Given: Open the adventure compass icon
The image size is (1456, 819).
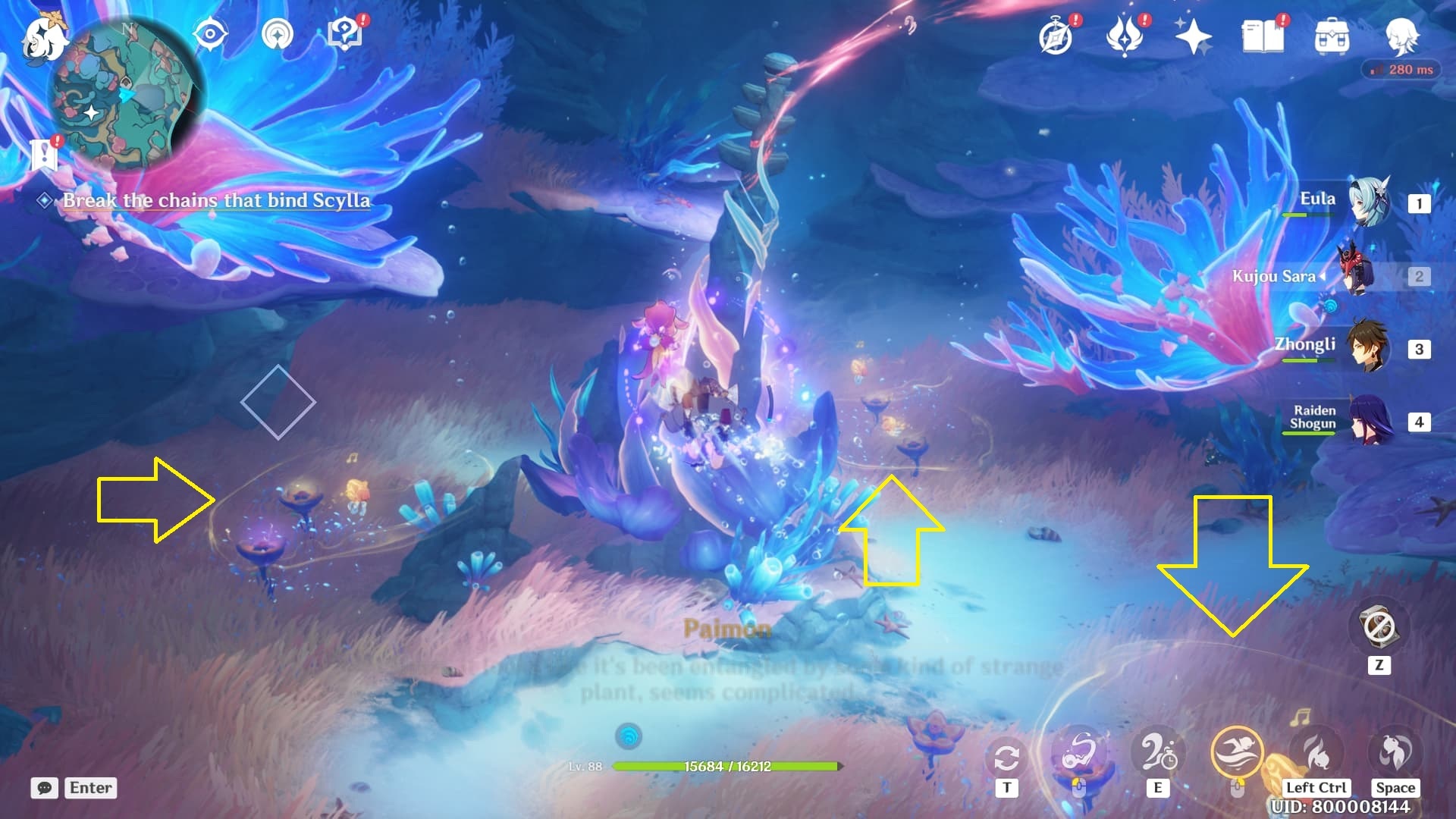Looking at the screenshot, I should [1056, 36].
